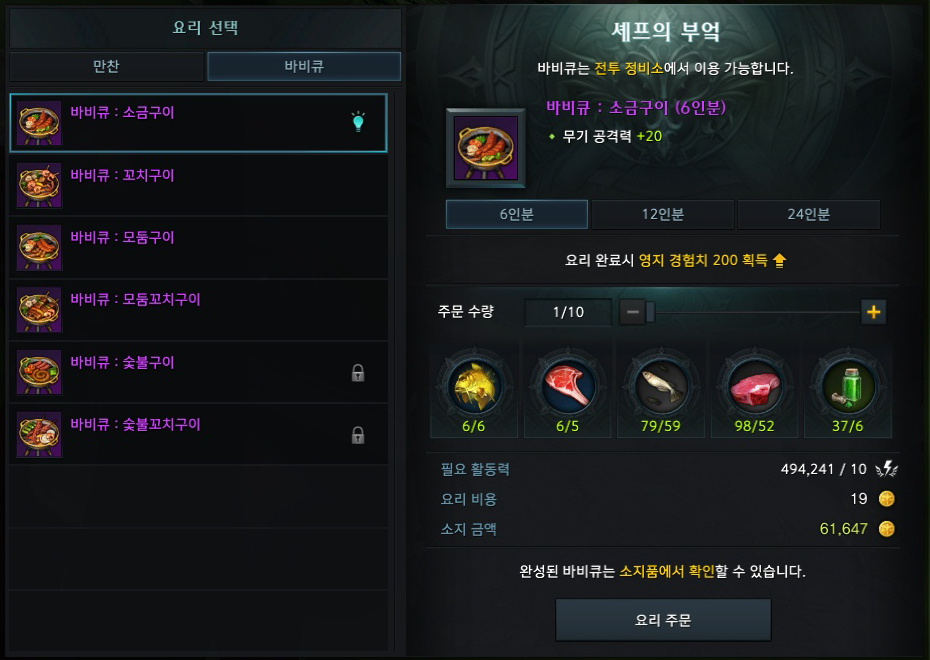Click the 1/10 order quantity field
The width and height of the screenshot is (930, 660).
pyautogui.click(x=568, y=312)
